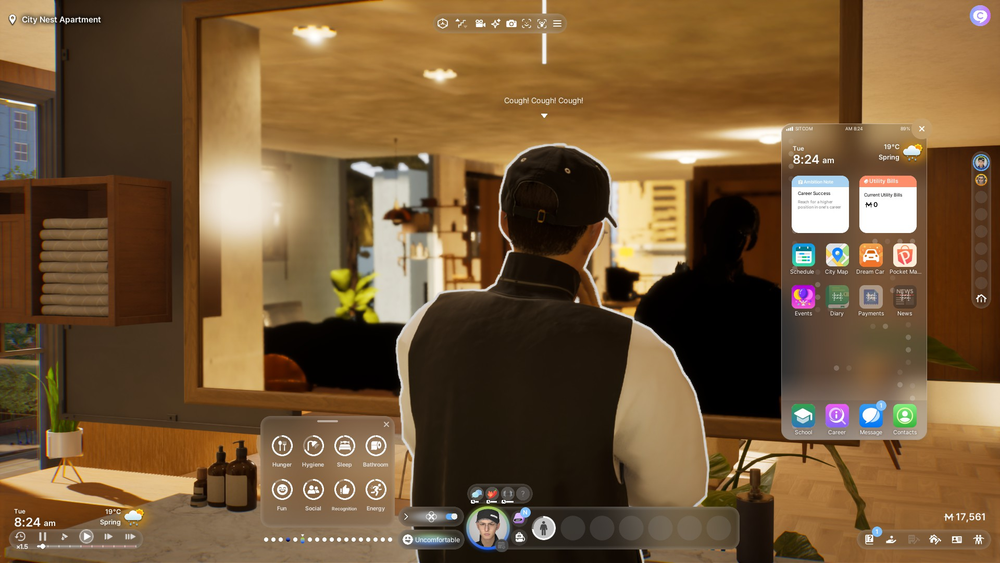Screen dimensions: 1000x563
Task: Click the Energy need icon
Action: click(375, 489)
